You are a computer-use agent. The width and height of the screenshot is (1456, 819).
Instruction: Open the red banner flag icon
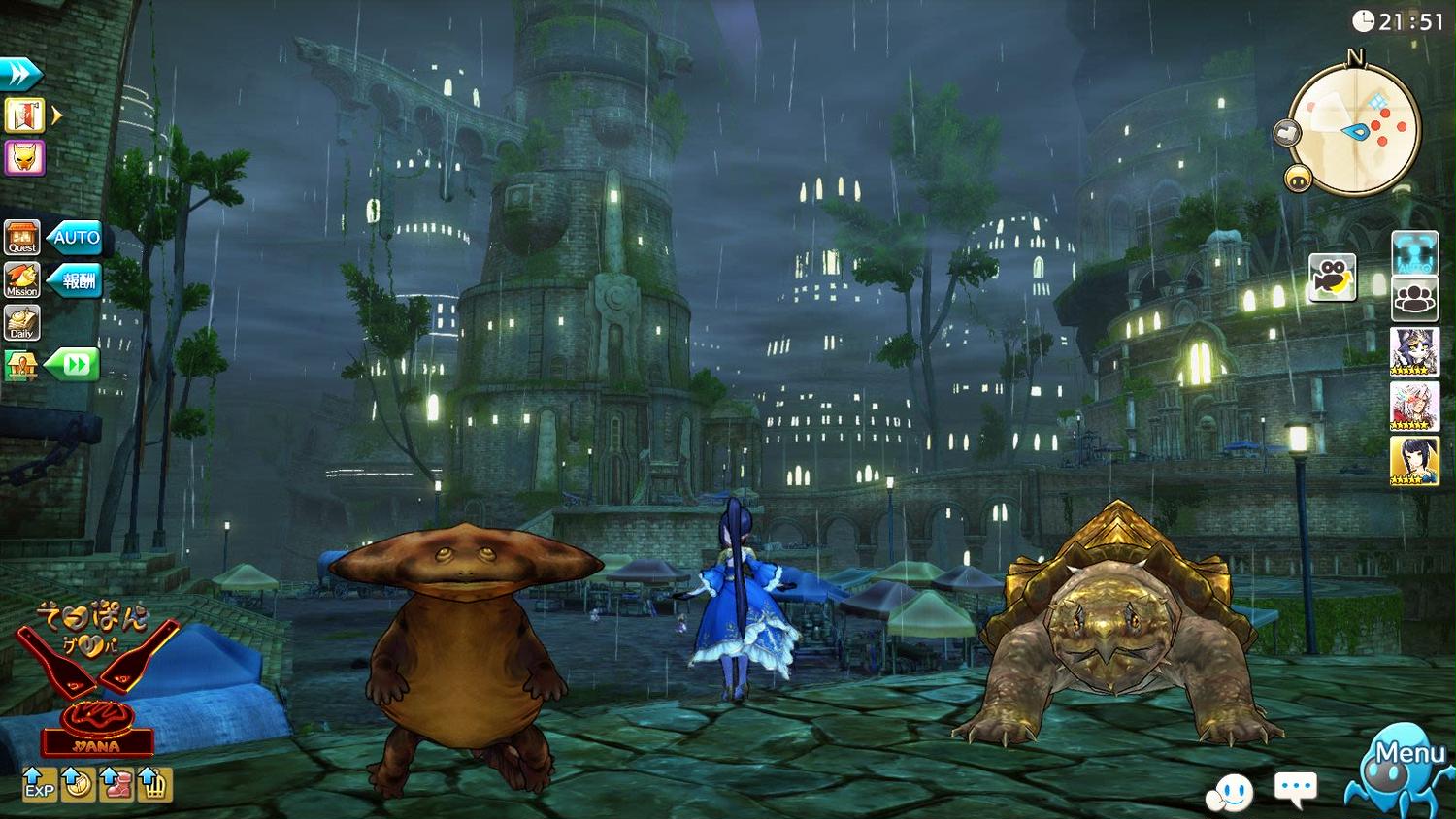(23, 115)
